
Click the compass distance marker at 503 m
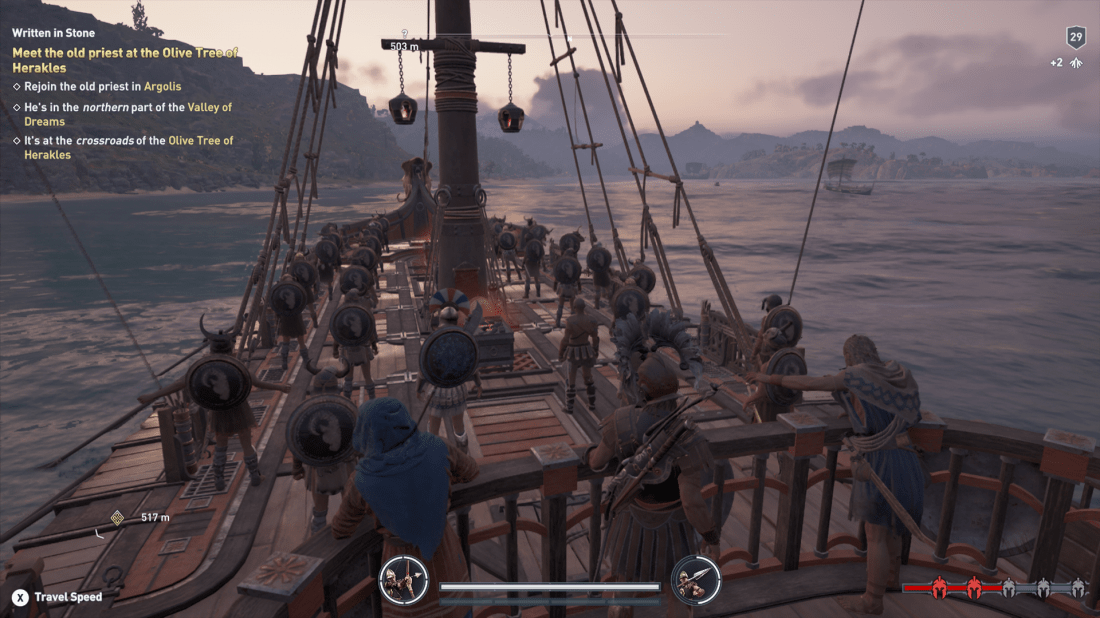(404, 46)
